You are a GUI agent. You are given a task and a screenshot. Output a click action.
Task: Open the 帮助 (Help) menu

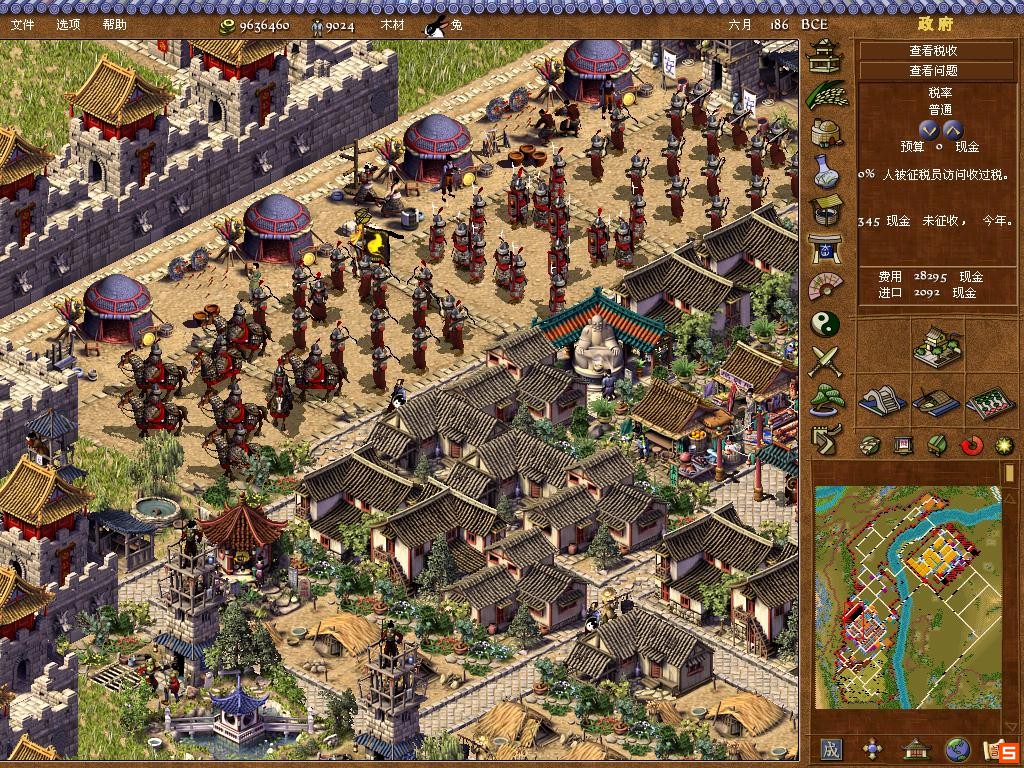click(115, 24)
